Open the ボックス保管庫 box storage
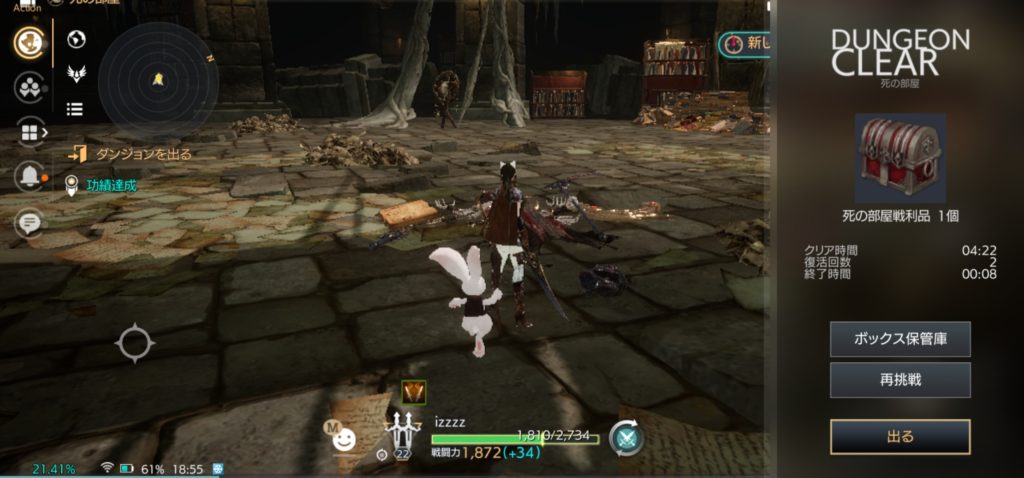Image resolution: width=1024 pixels, height=478 pixels. tap(900, 339)
